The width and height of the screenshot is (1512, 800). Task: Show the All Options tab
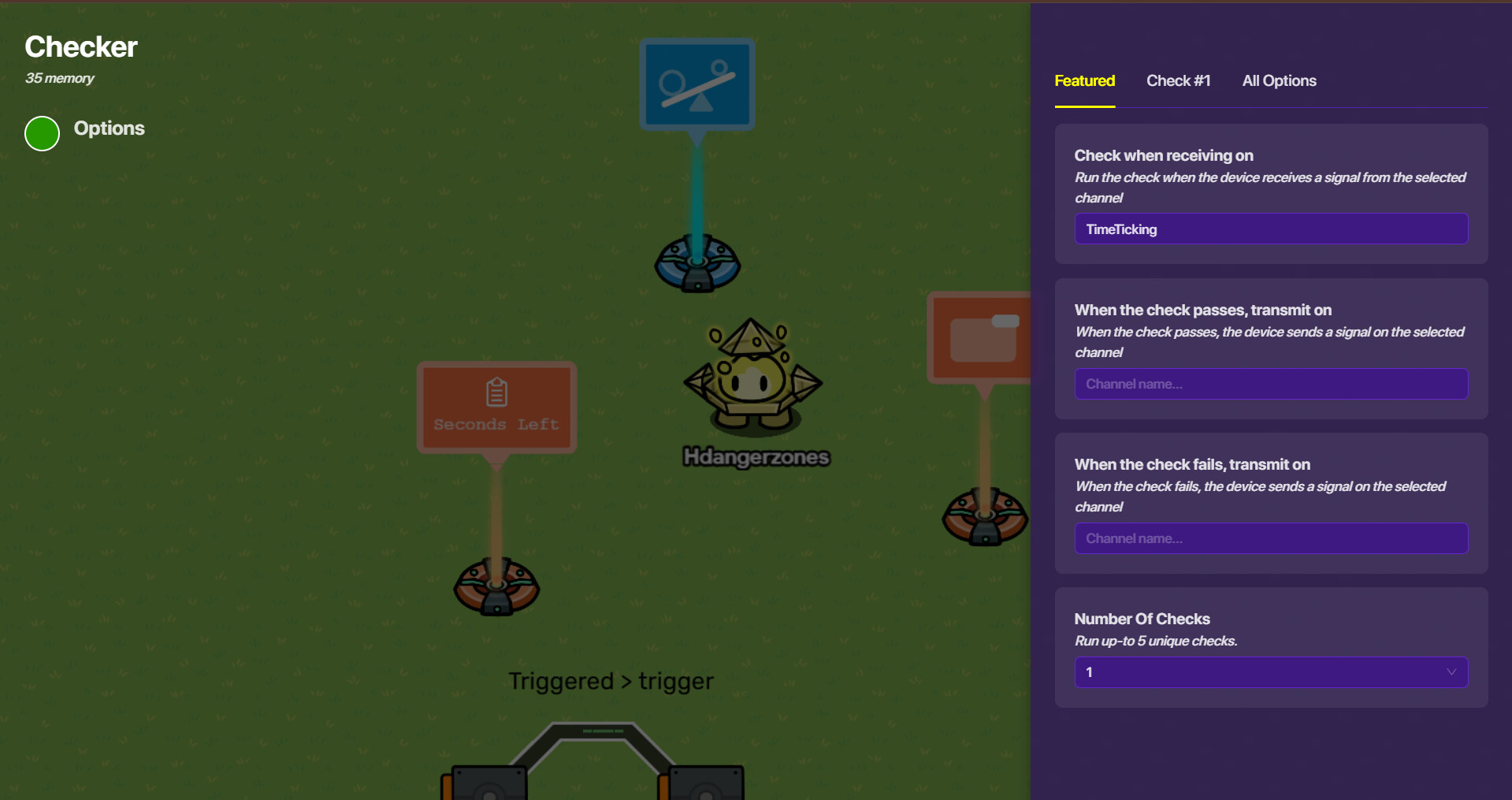coord(1279,81)
